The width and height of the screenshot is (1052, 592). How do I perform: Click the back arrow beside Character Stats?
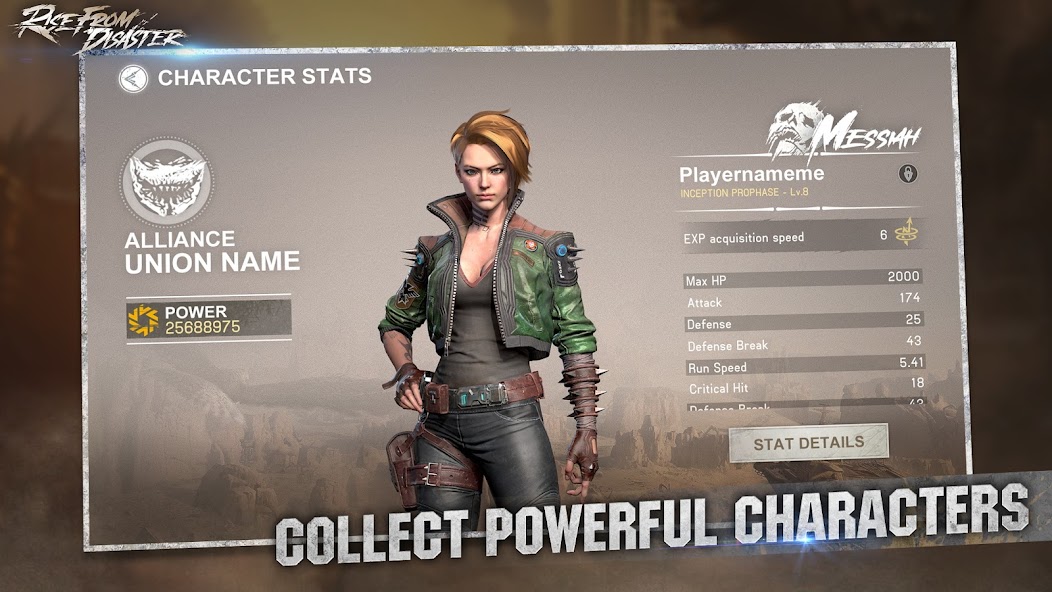tap(133, 79)
